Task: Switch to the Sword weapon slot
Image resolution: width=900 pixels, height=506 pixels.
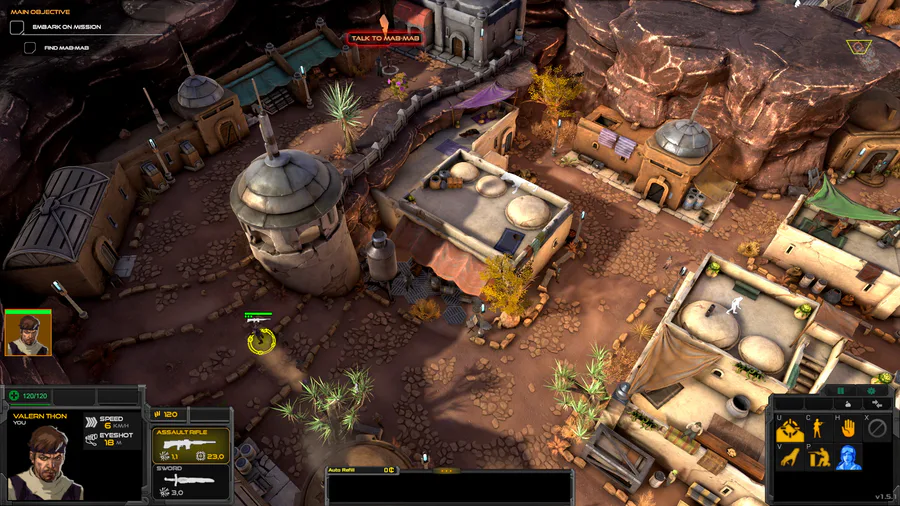Action: [190, 484]
